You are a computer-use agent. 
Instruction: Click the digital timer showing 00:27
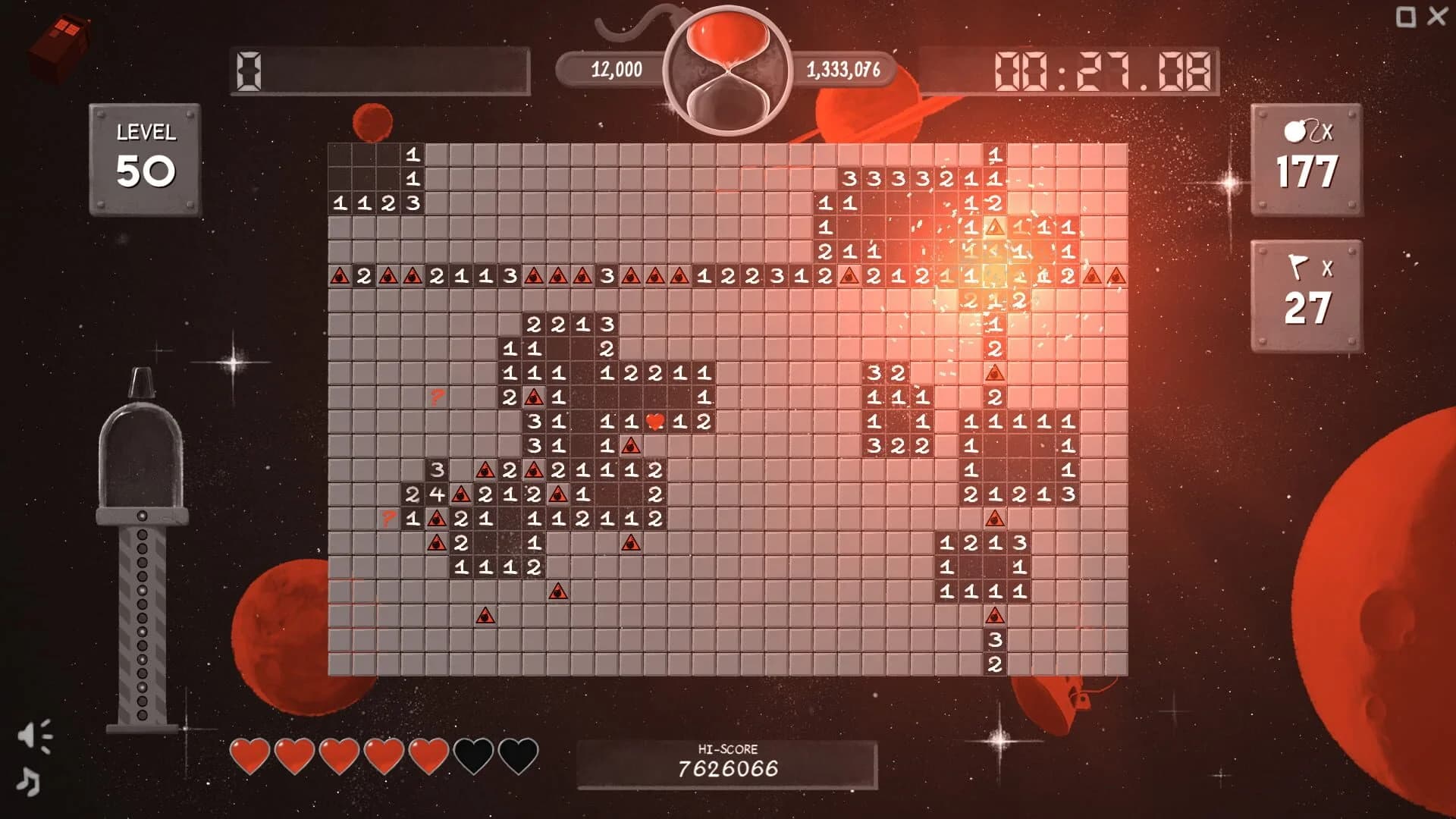coord(1100,68)
